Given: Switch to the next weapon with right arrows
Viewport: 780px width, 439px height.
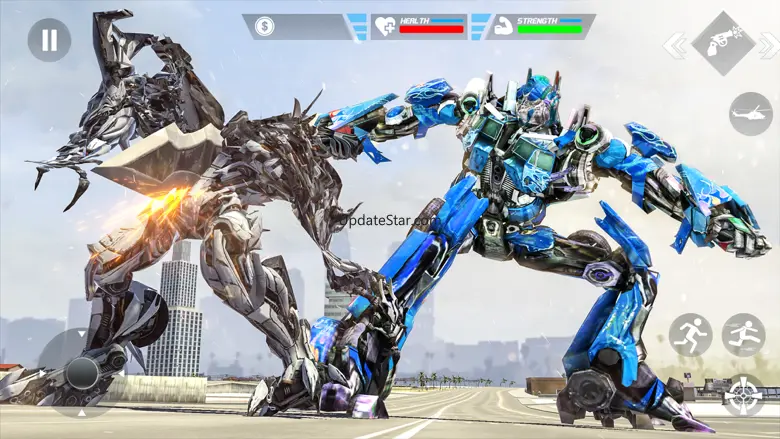Looking at the screenshot, I should (767, 45).
